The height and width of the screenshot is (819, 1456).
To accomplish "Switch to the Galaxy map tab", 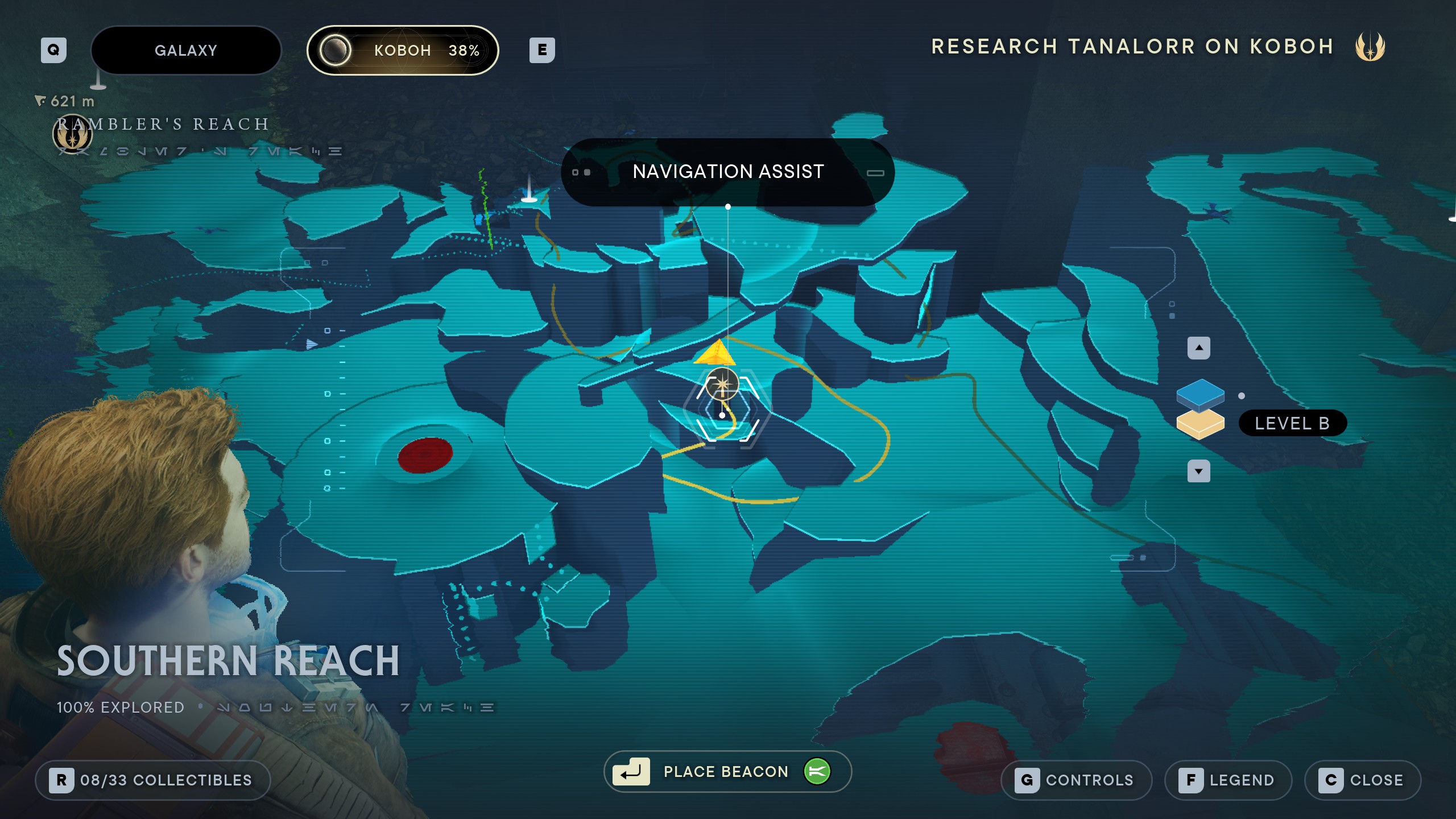I will (x=186, y=51).
